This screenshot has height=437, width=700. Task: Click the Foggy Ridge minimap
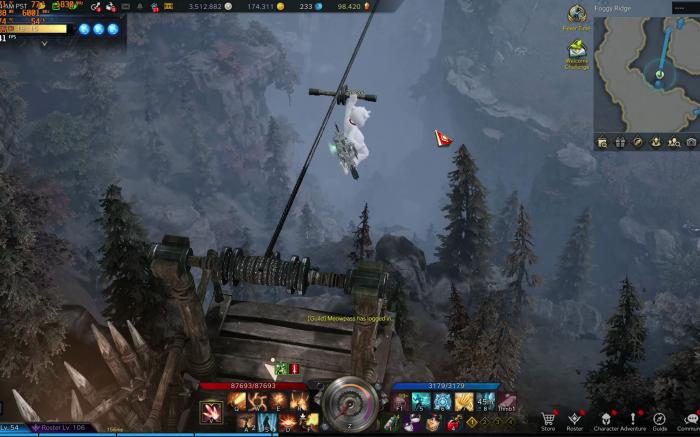[x=647, y=68]
